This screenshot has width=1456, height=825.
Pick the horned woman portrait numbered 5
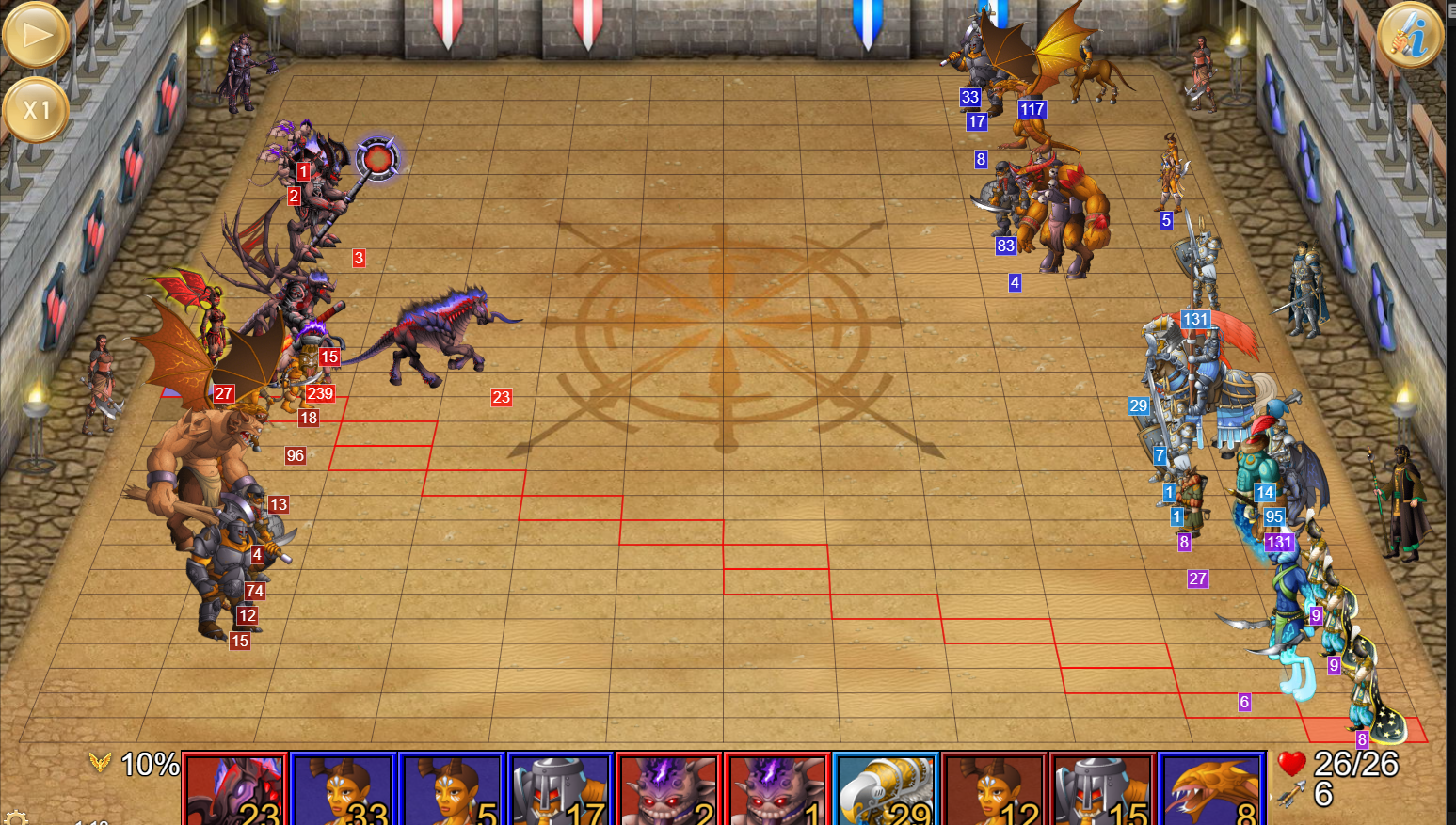pyautogui.click(x=452, y=790)
